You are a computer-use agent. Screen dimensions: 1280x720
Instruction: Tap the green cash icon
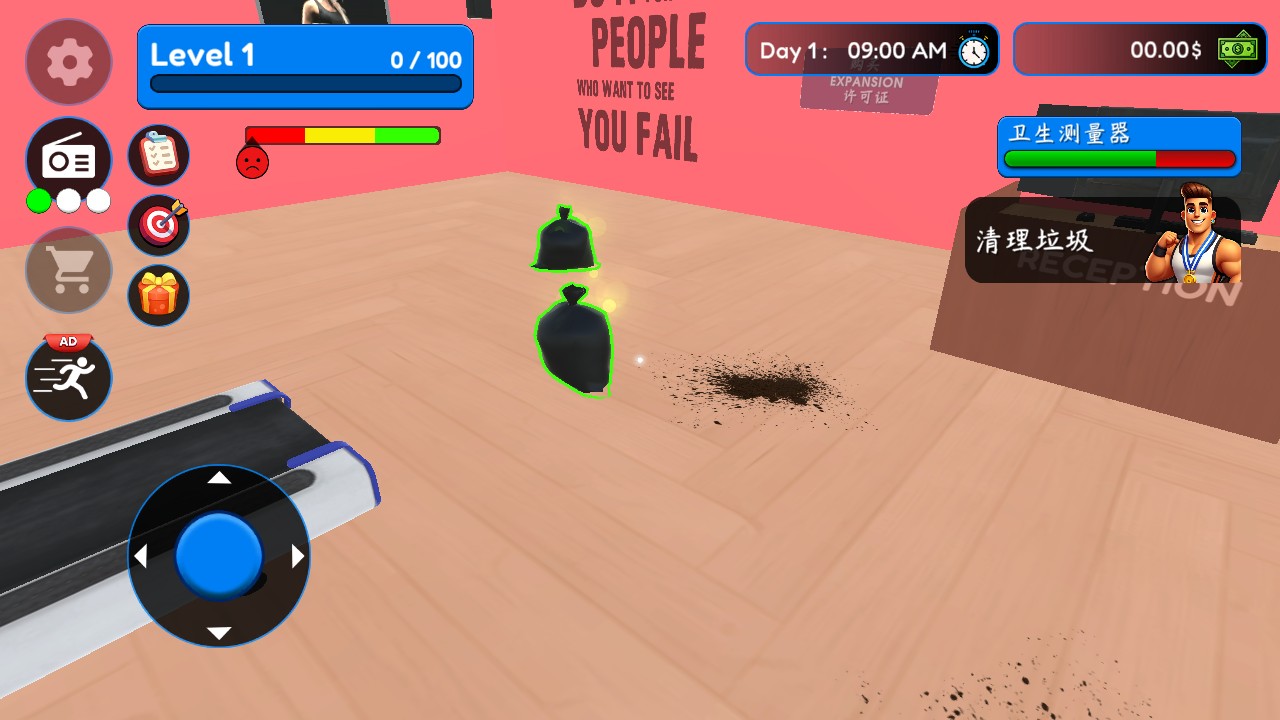(1237, 49)
